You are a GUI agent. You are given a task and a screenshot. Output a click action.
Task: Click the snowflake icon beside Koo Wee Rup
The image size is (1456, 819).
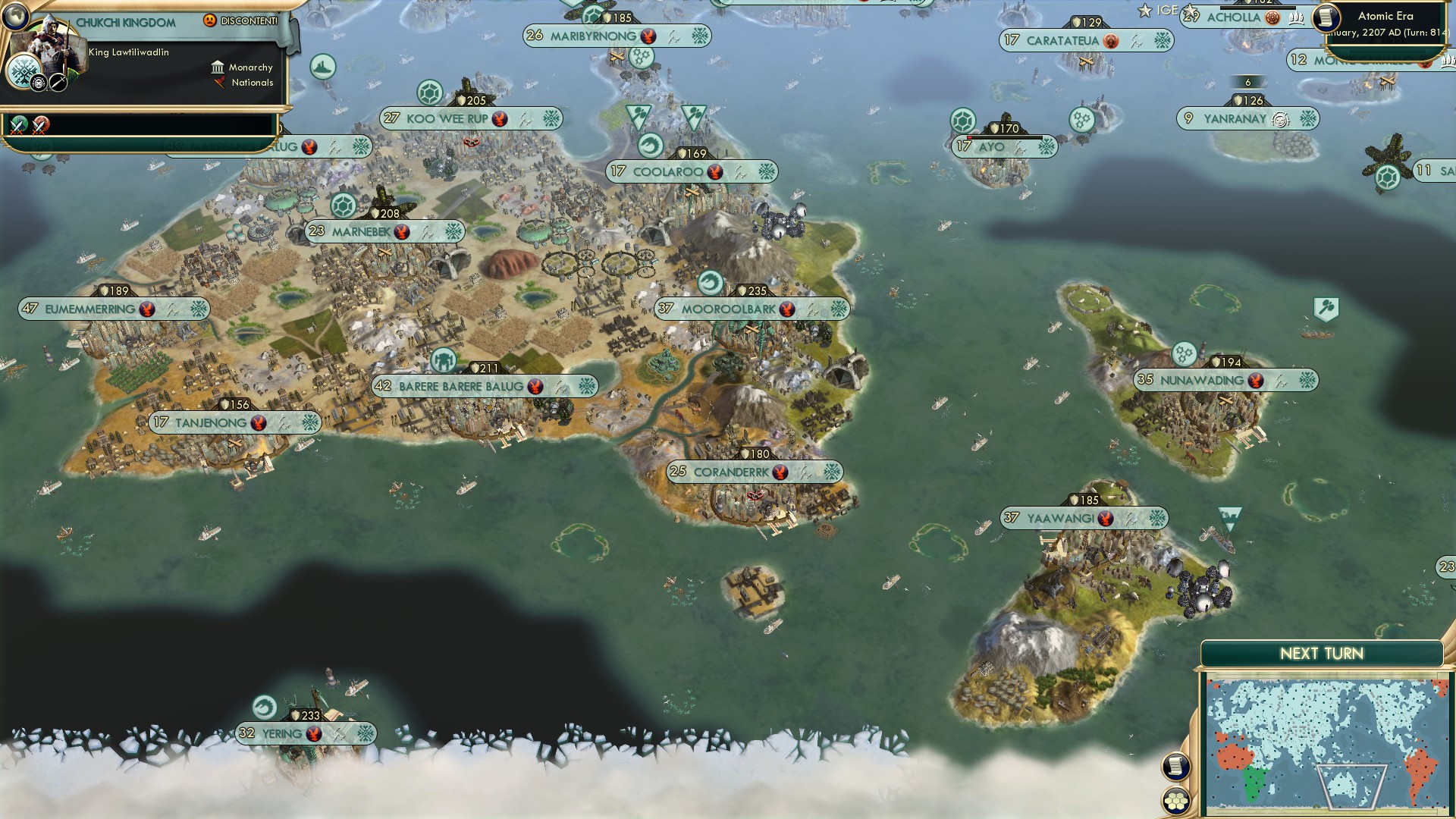coord(551,119)
